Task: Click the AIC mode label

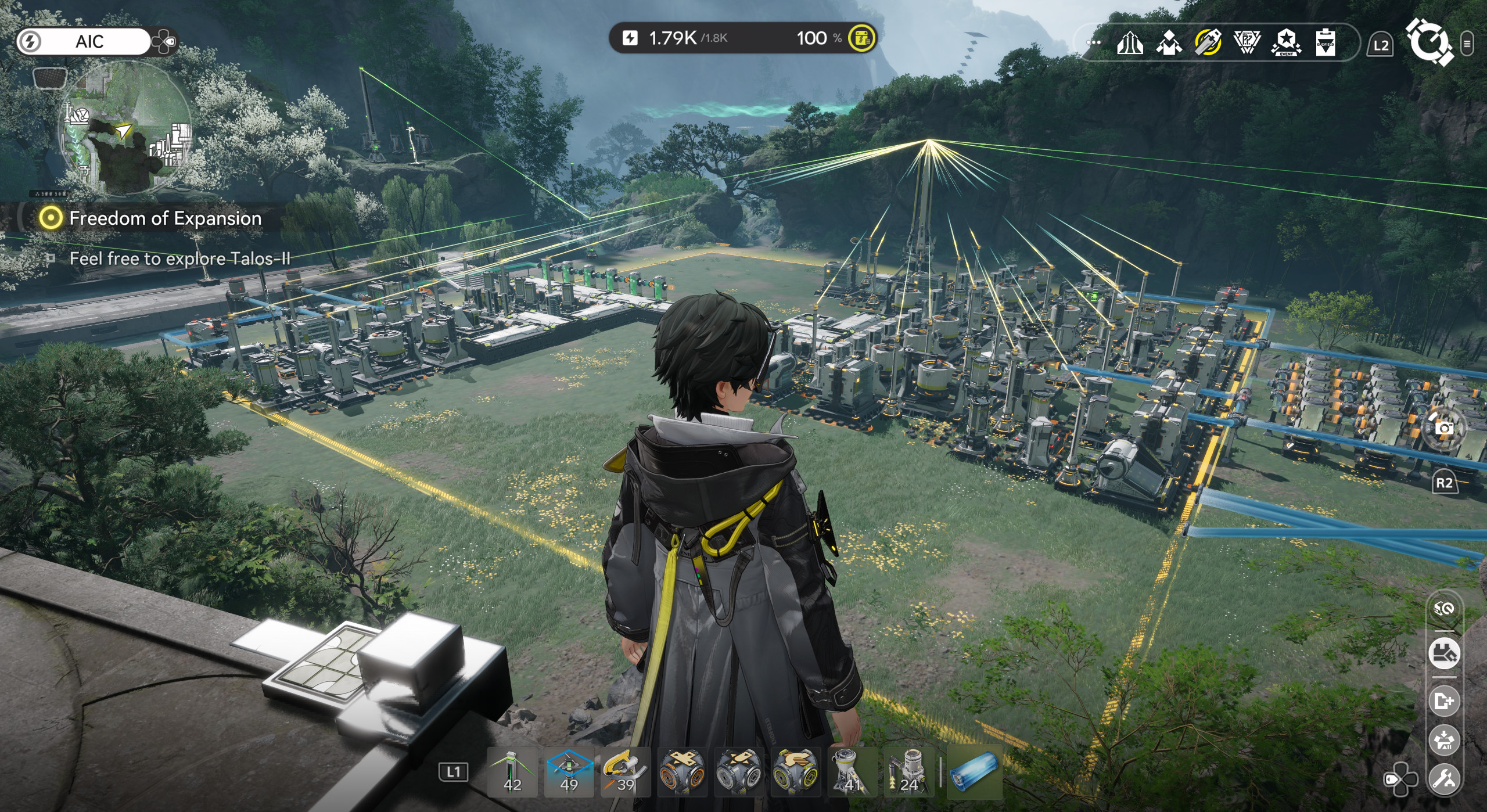Action: [89, 41]
